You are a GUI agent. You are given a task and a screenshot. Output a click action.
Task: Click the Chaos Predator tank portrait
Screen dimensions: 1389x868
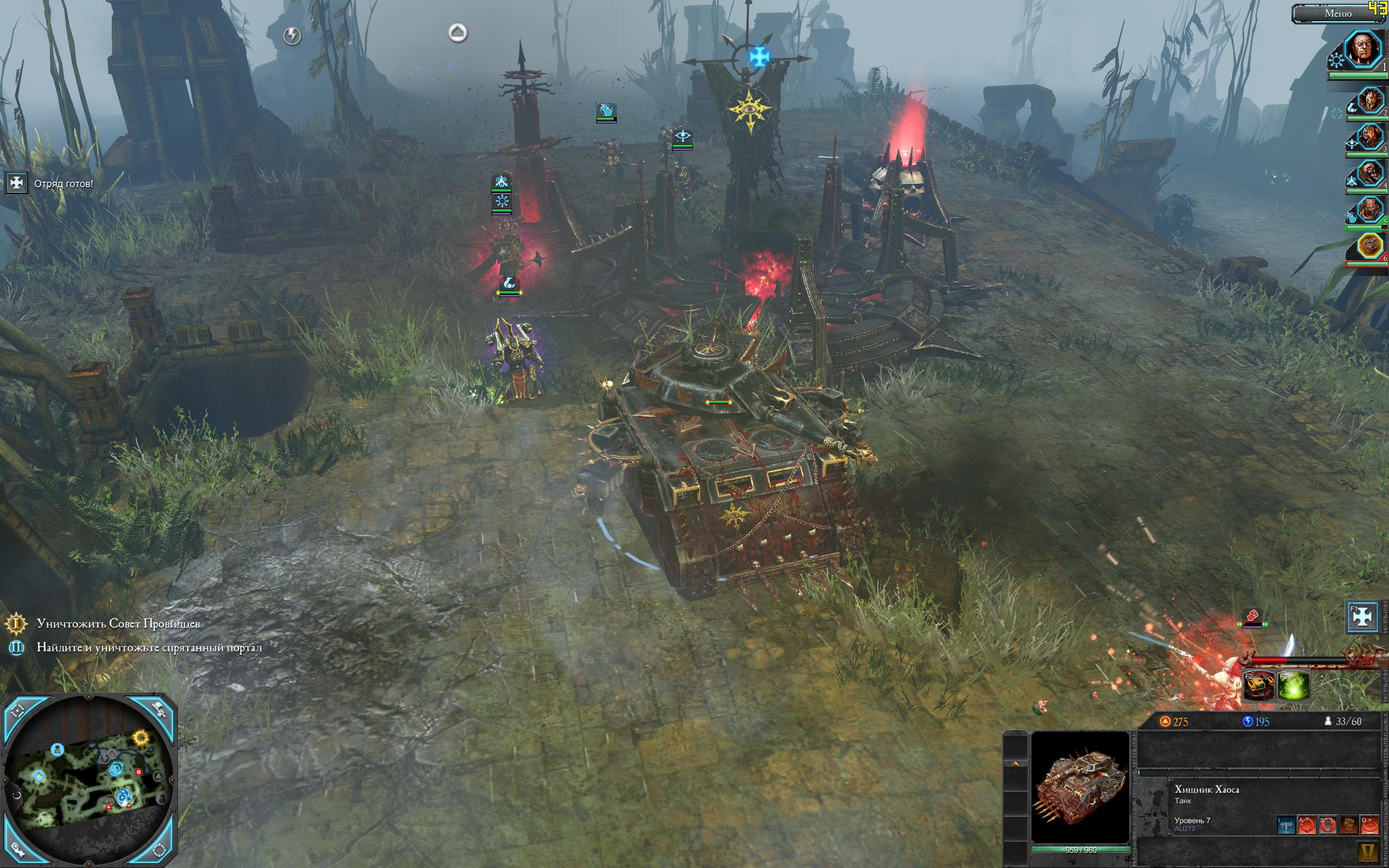pos(1080,787)
